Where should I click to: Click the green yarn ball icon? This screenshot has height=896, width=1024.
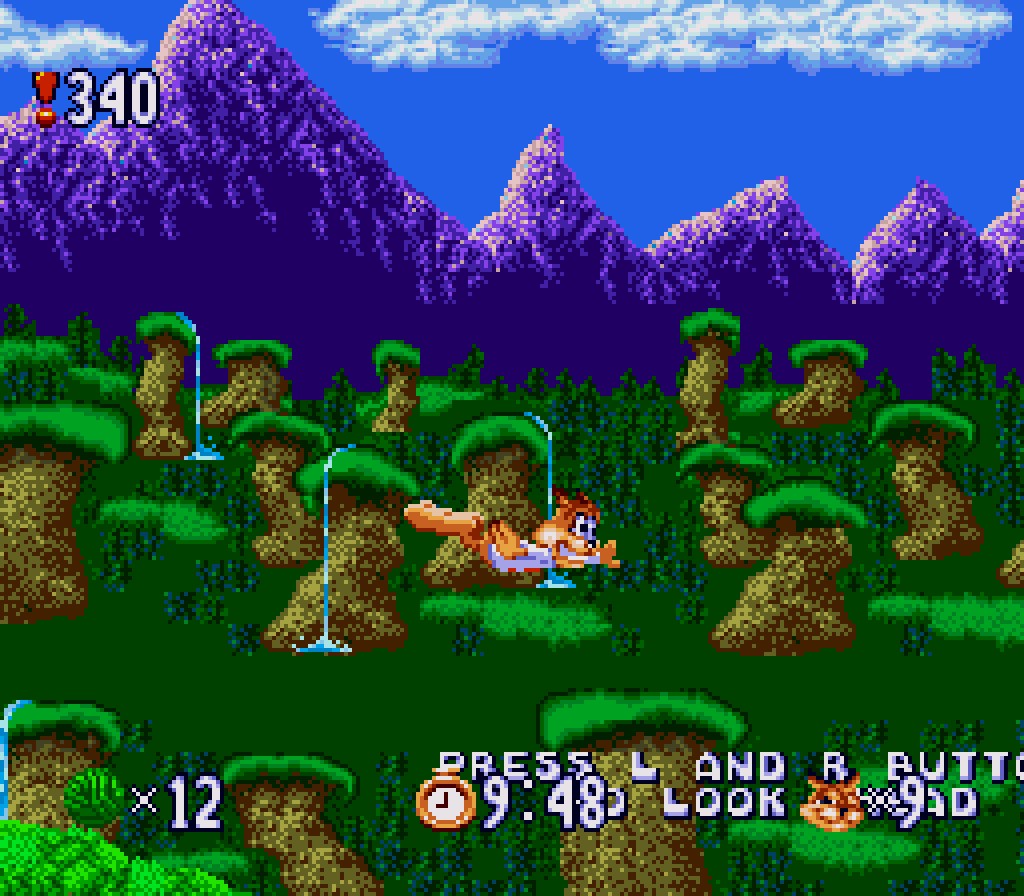94,798
